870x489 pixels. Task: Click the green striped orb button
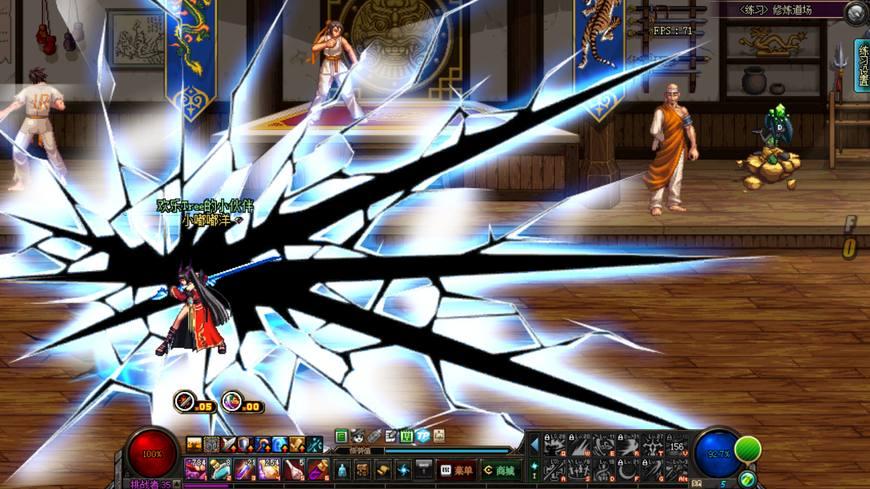tap(748, 448)
